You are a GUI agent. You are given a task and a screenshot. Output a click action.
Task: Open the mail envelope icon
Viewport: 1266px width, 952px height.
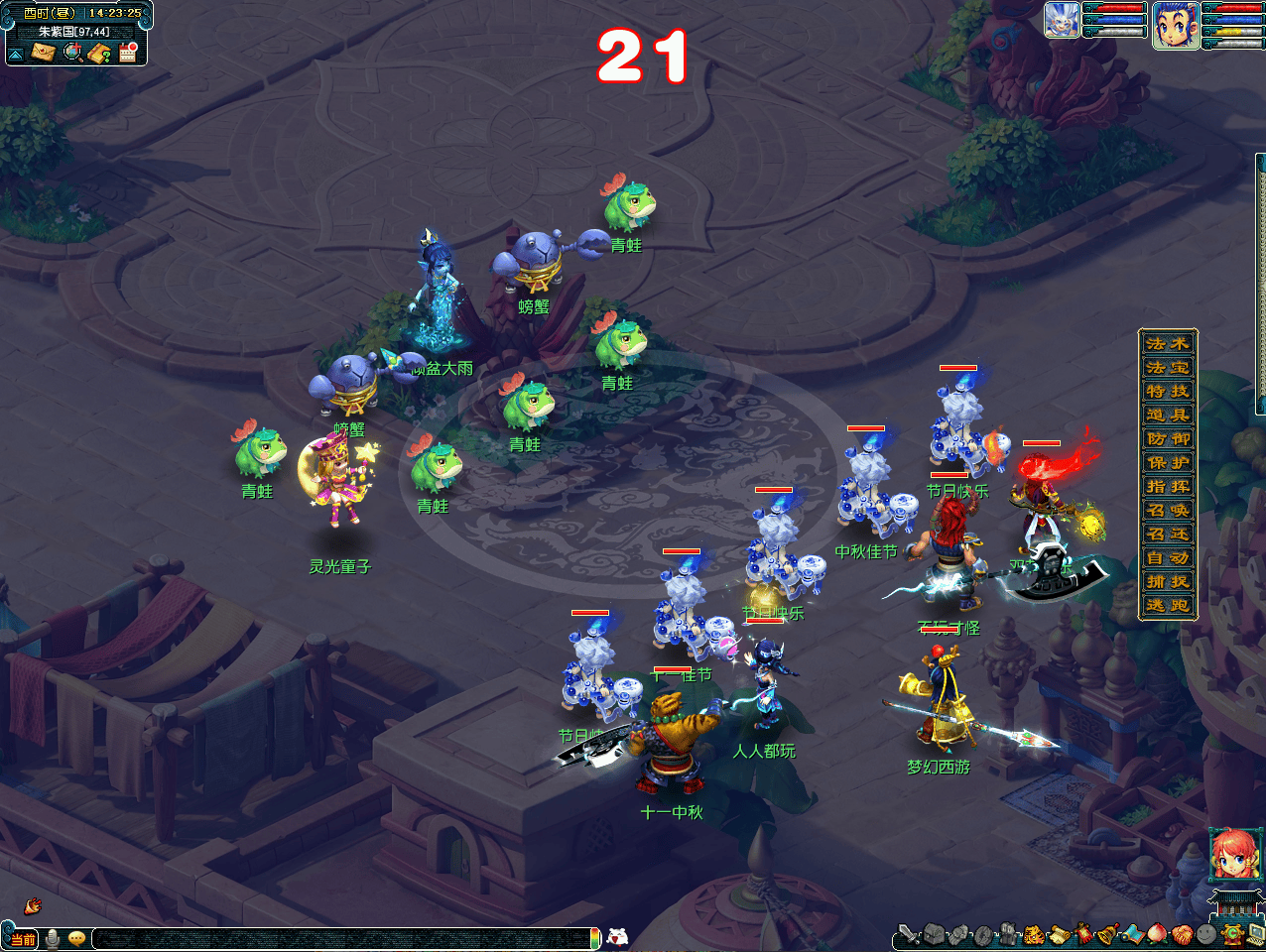point(43,52)
